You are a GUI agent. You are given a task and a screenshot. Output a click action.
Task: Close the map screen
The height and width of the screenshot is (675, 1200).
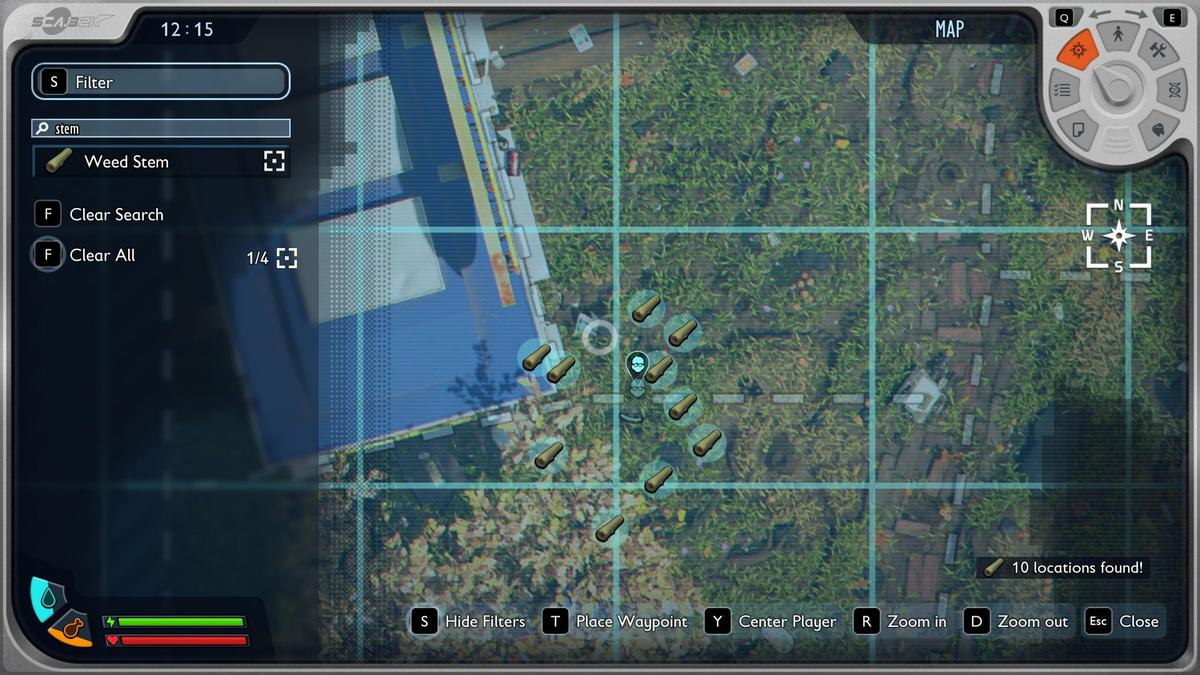coord(1122,621)
